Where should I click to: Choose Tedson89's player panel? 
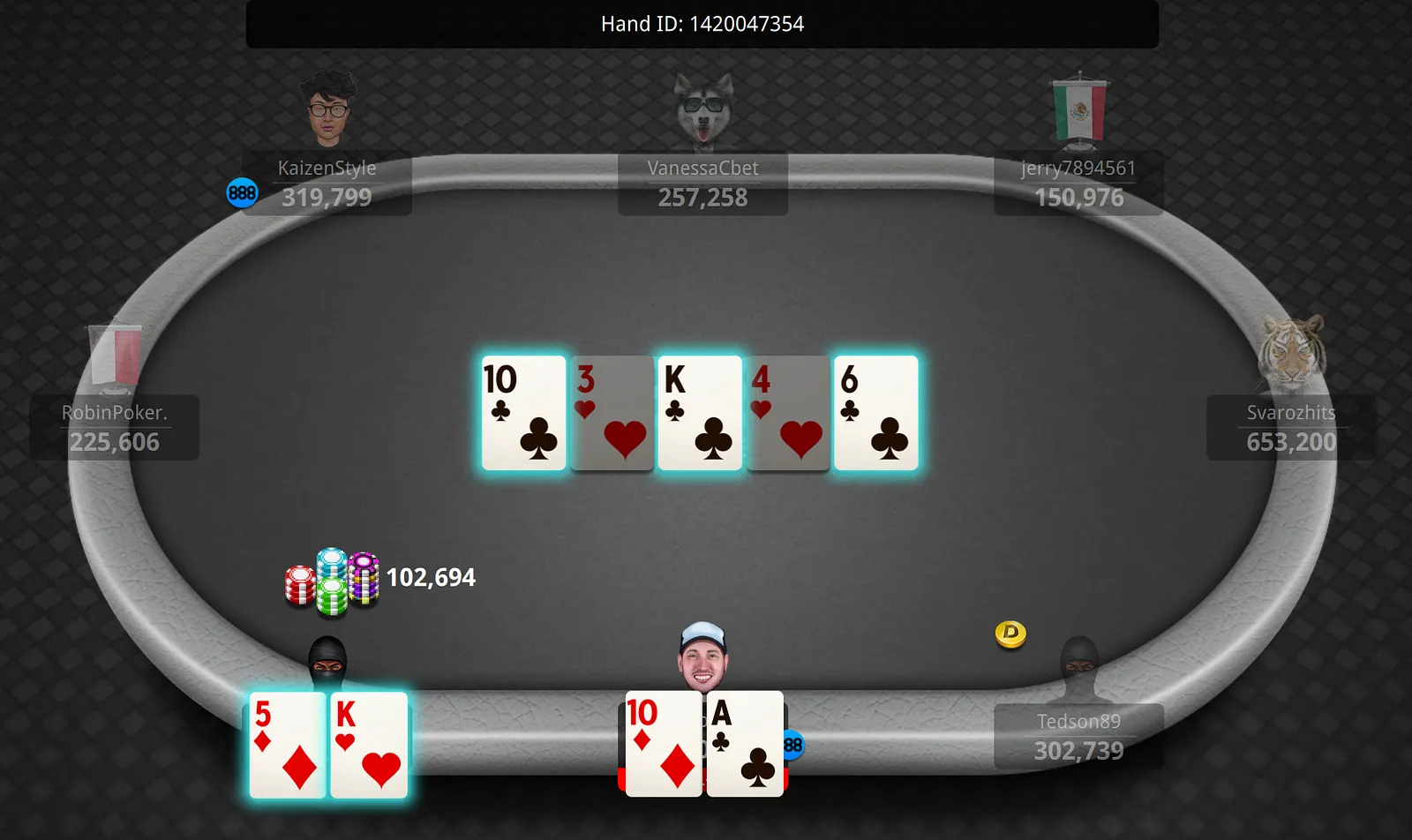point(1078,737)
